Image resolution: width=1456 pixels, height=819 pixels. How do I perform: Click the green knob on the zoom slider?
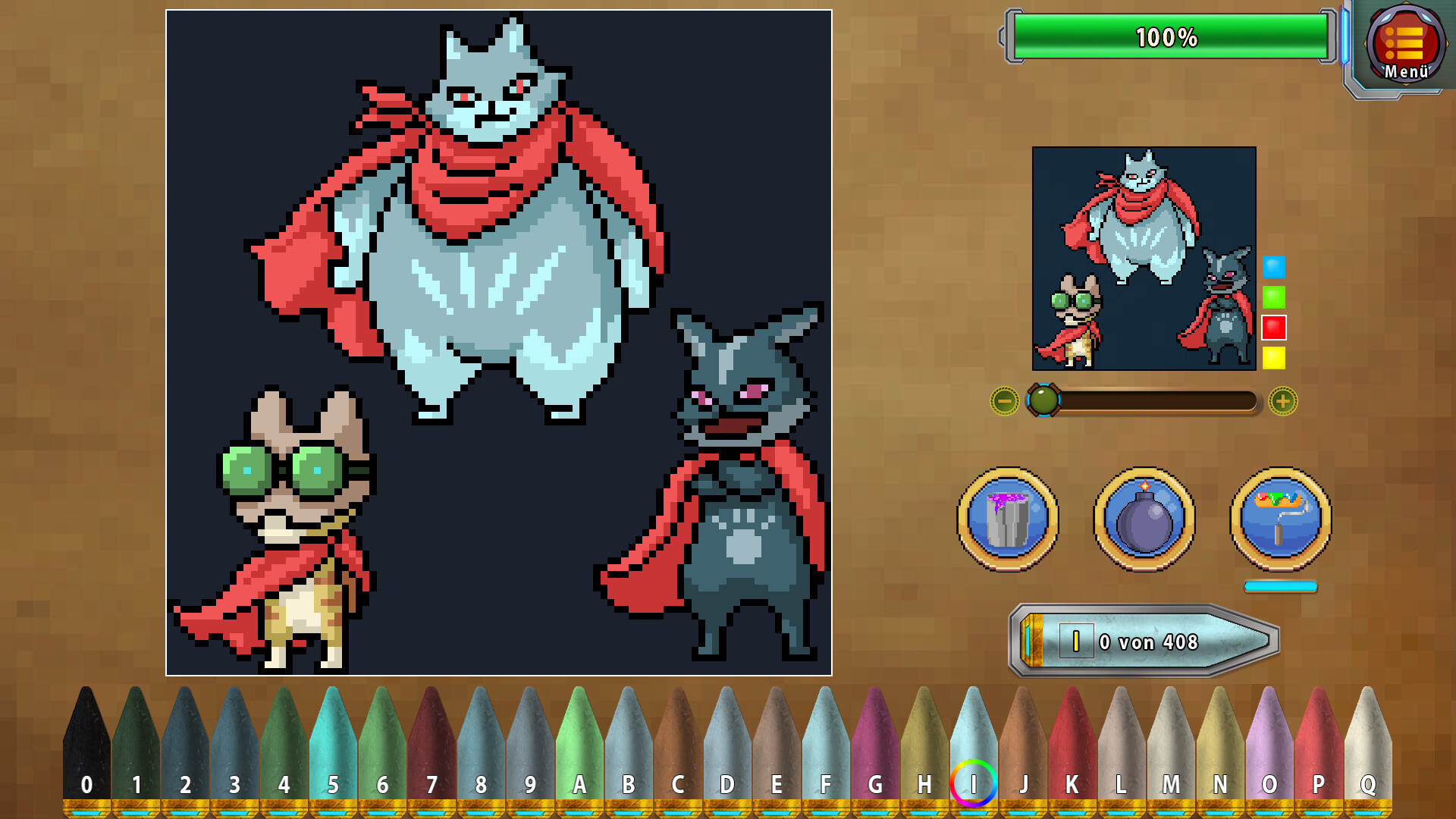[x=1044, y=402]
